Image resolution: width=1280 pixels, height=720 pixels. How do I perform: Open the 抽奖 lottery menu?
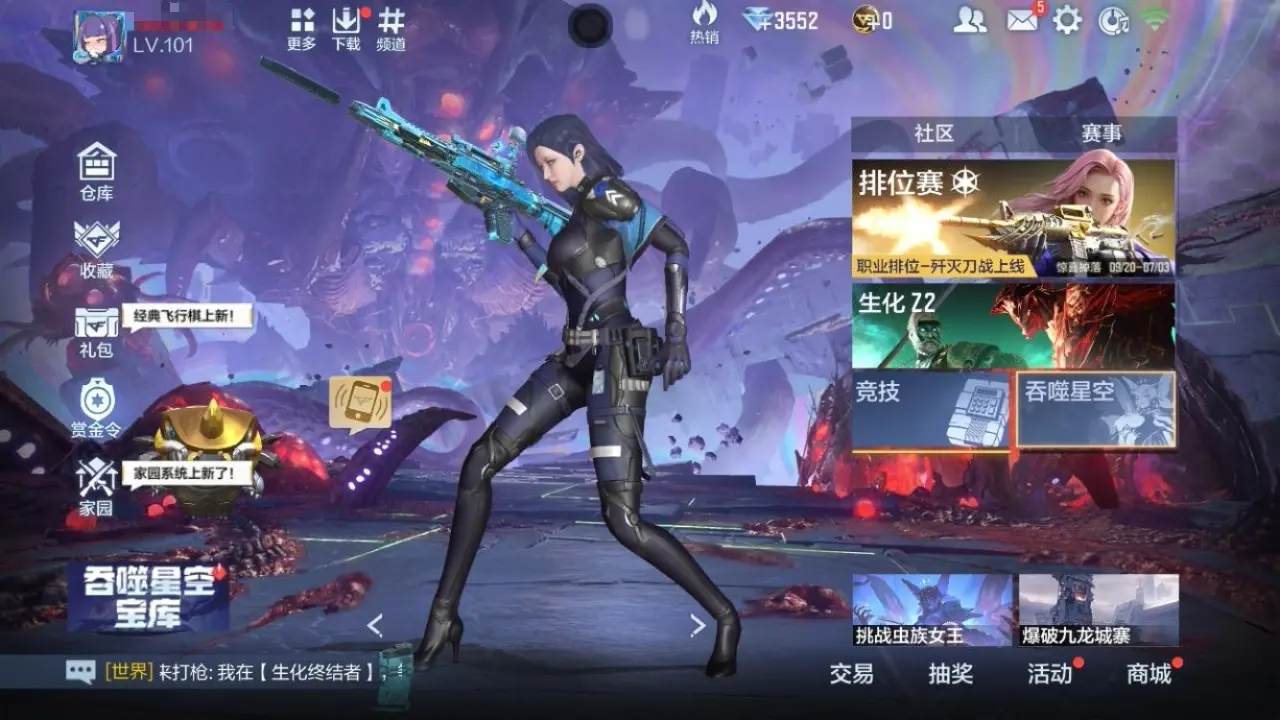click(x=950, y=673)
